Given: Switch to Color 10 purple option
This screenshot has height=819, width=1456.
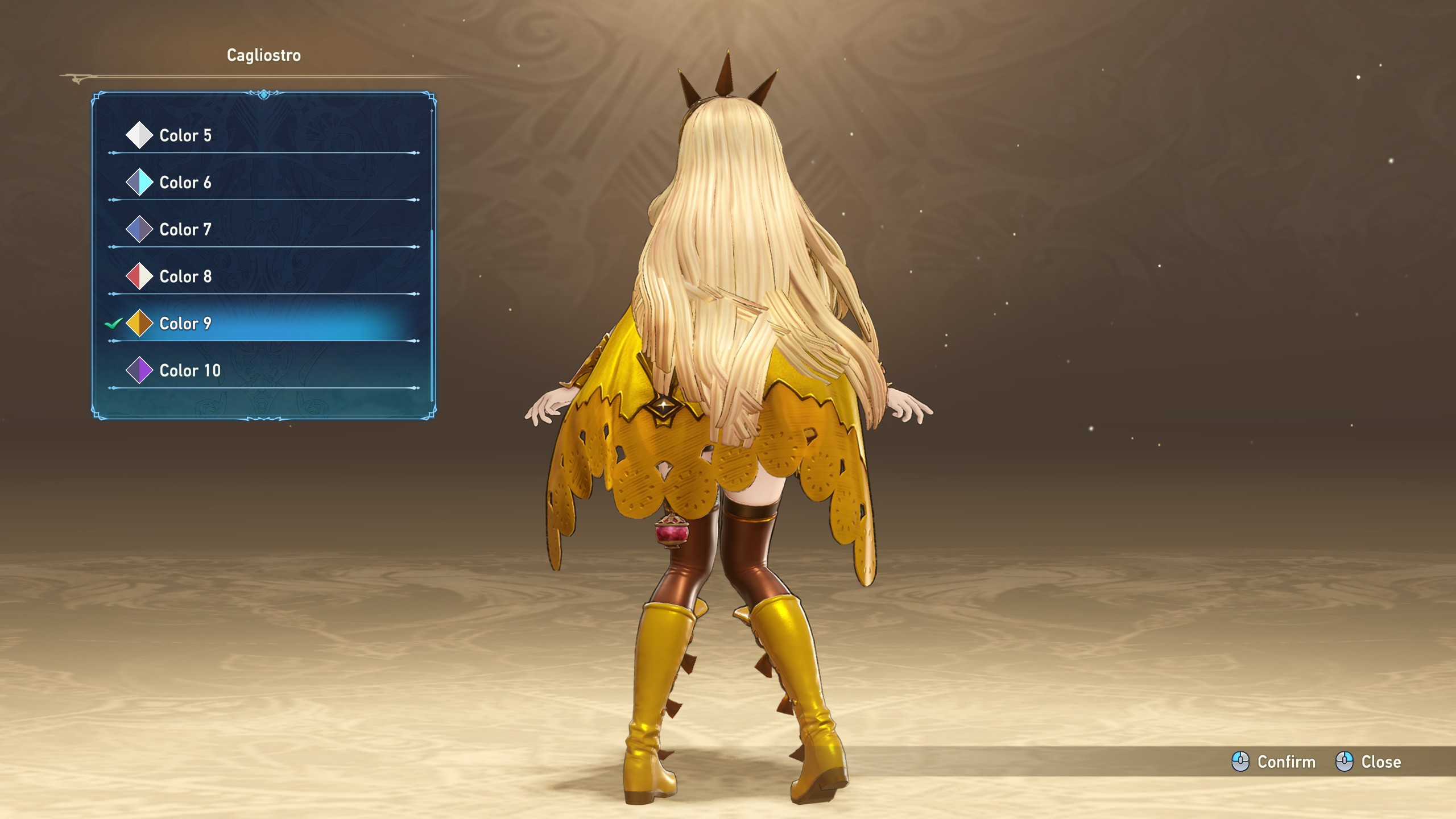Looking at the screenshot, I should point(190,371).
